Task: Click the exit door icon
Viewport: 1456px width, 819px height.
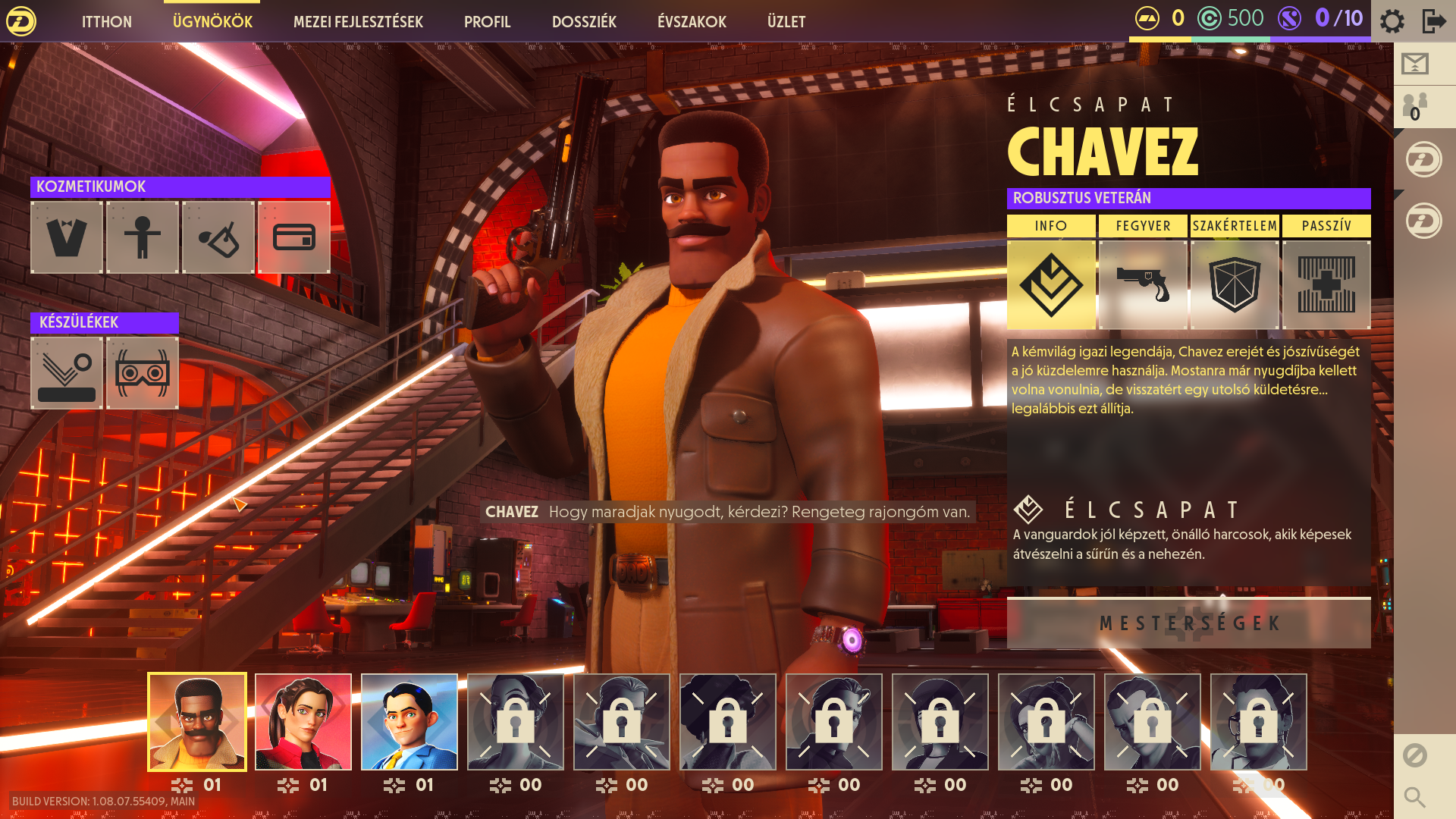Action: (x=1433, y=20)
